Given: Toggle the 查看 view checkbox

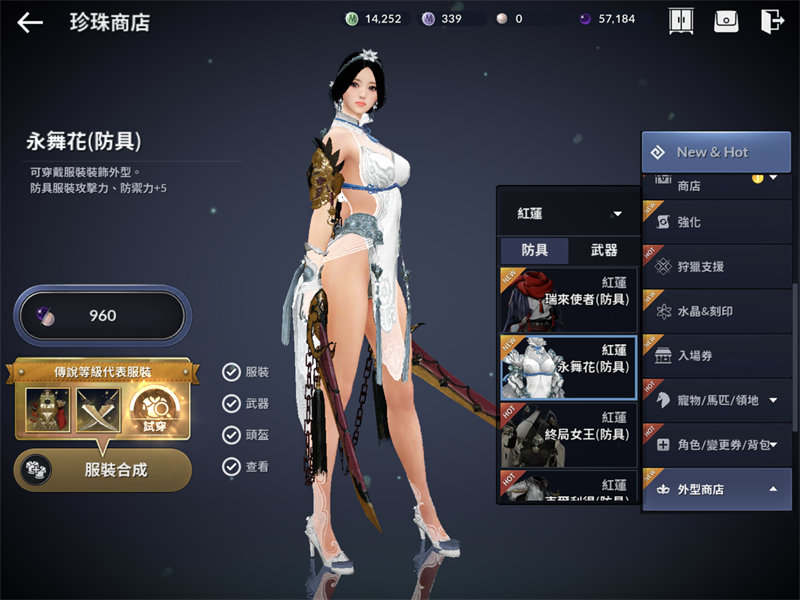Looking at the screenshot, I should coord(232,466).
